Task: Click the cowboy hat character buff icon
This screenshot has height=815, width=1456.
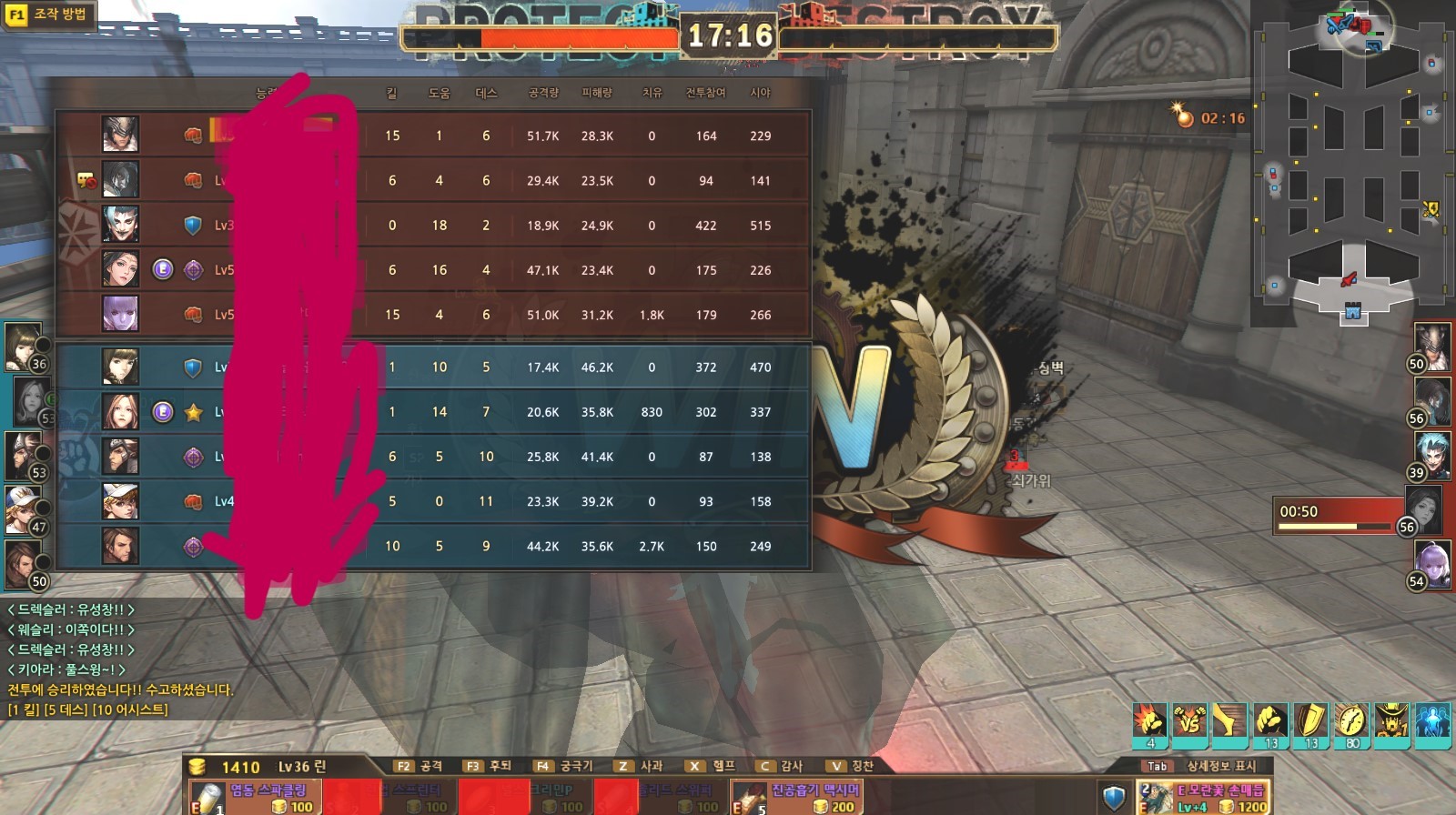Action: coord(1391,721)
